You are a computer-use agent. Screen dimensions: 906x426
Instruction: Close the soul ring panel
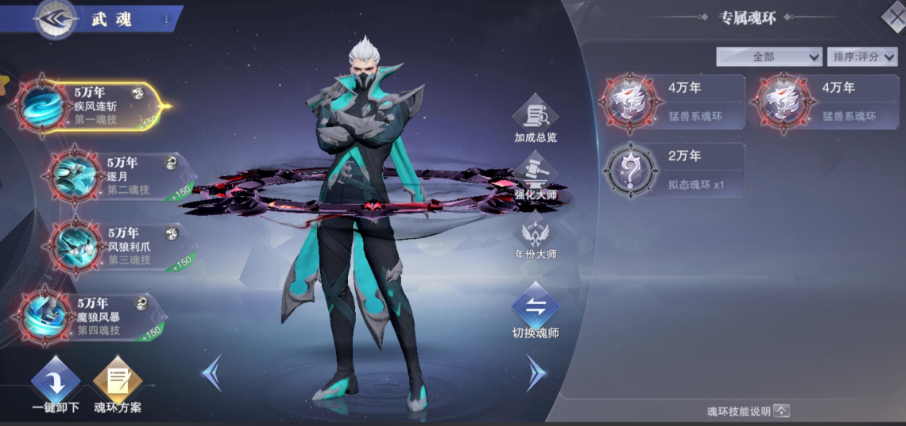click(893, 15)
